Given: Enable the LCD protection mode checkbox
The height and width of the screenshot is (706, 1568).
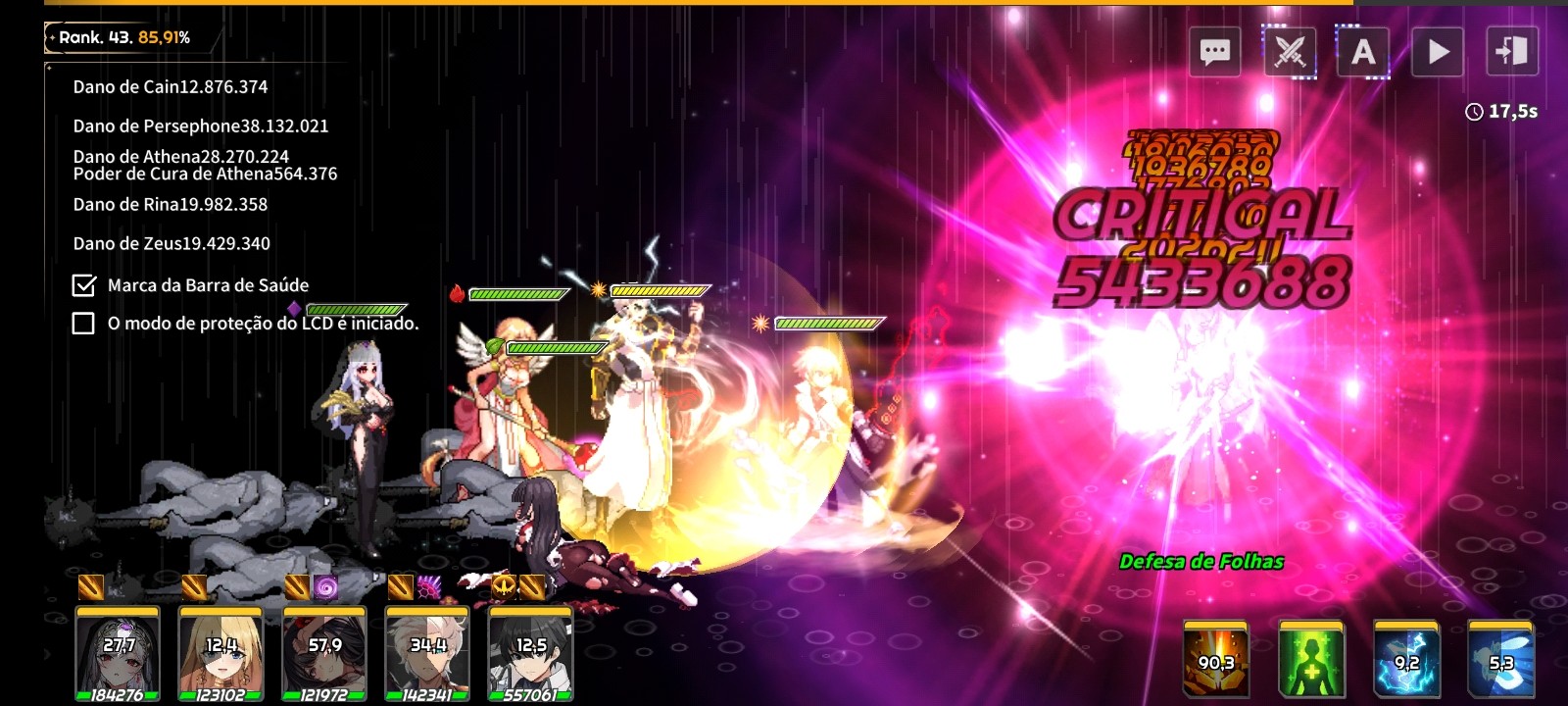Looking at the screenshot, I should (x=84, y=324).
